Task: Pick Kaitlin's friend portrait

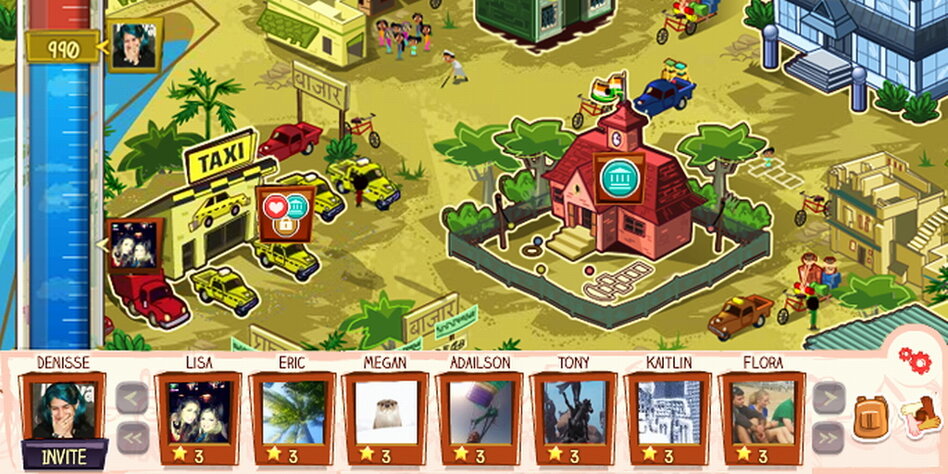Action: 668,412
